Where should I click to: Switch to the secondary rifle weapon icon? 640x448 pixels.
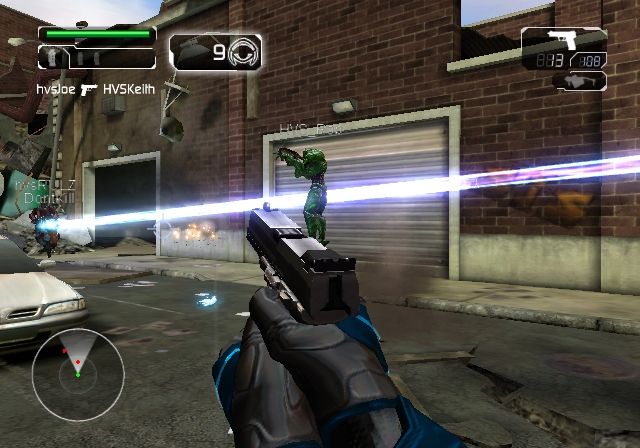tap(580, 80)
